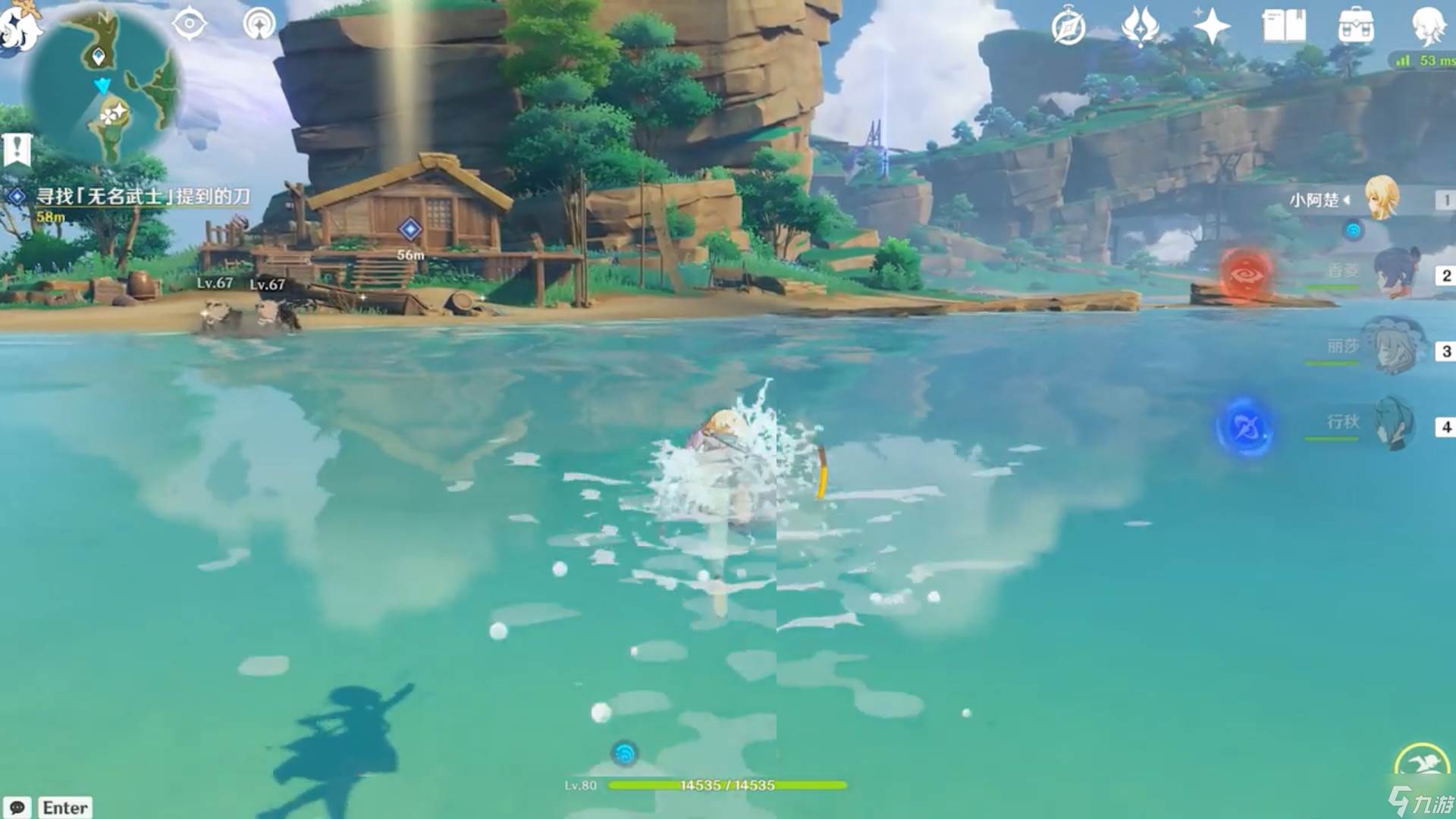Open the quest log exclamation icon

(x=17, y=149)
